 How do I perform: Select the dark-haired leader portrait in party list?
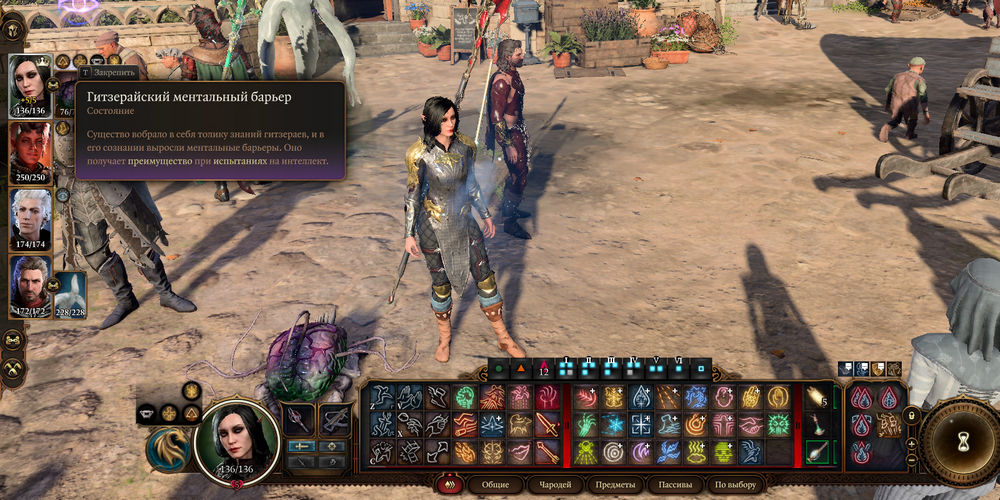tap(30, 85)
